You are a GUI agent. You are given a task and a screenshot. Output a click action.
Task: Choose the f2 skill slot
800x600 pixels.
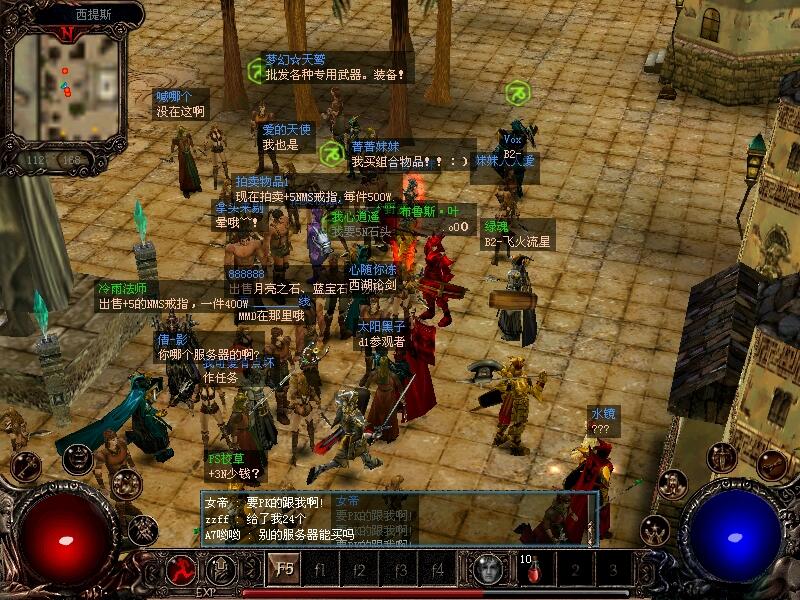[360, 570]
